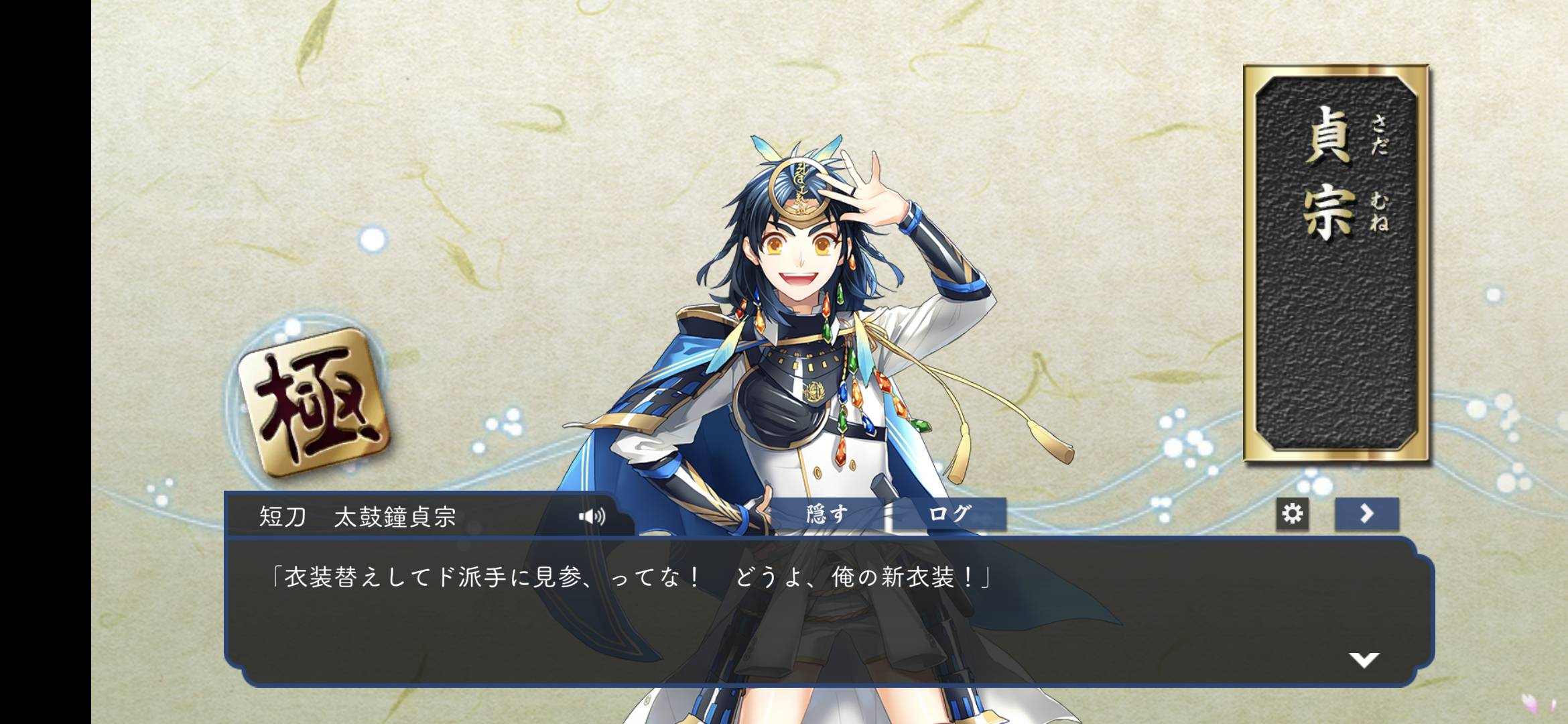Open the ログ dialogue log
Viewport: 1568px width, 724px height.
950,514
